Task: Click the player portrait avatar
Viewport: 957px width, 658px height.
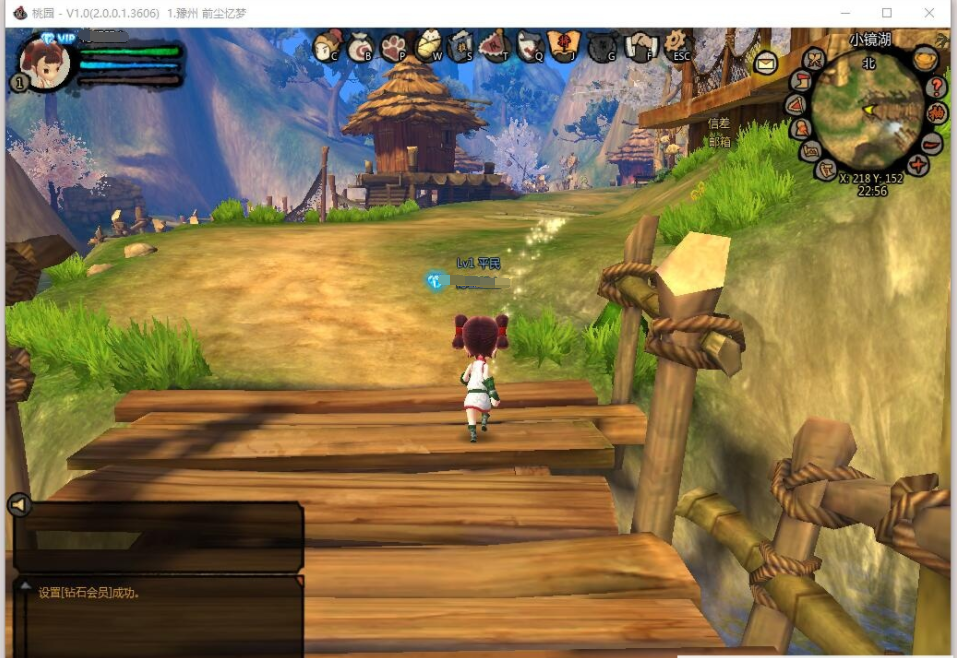Action: [45, 63]
